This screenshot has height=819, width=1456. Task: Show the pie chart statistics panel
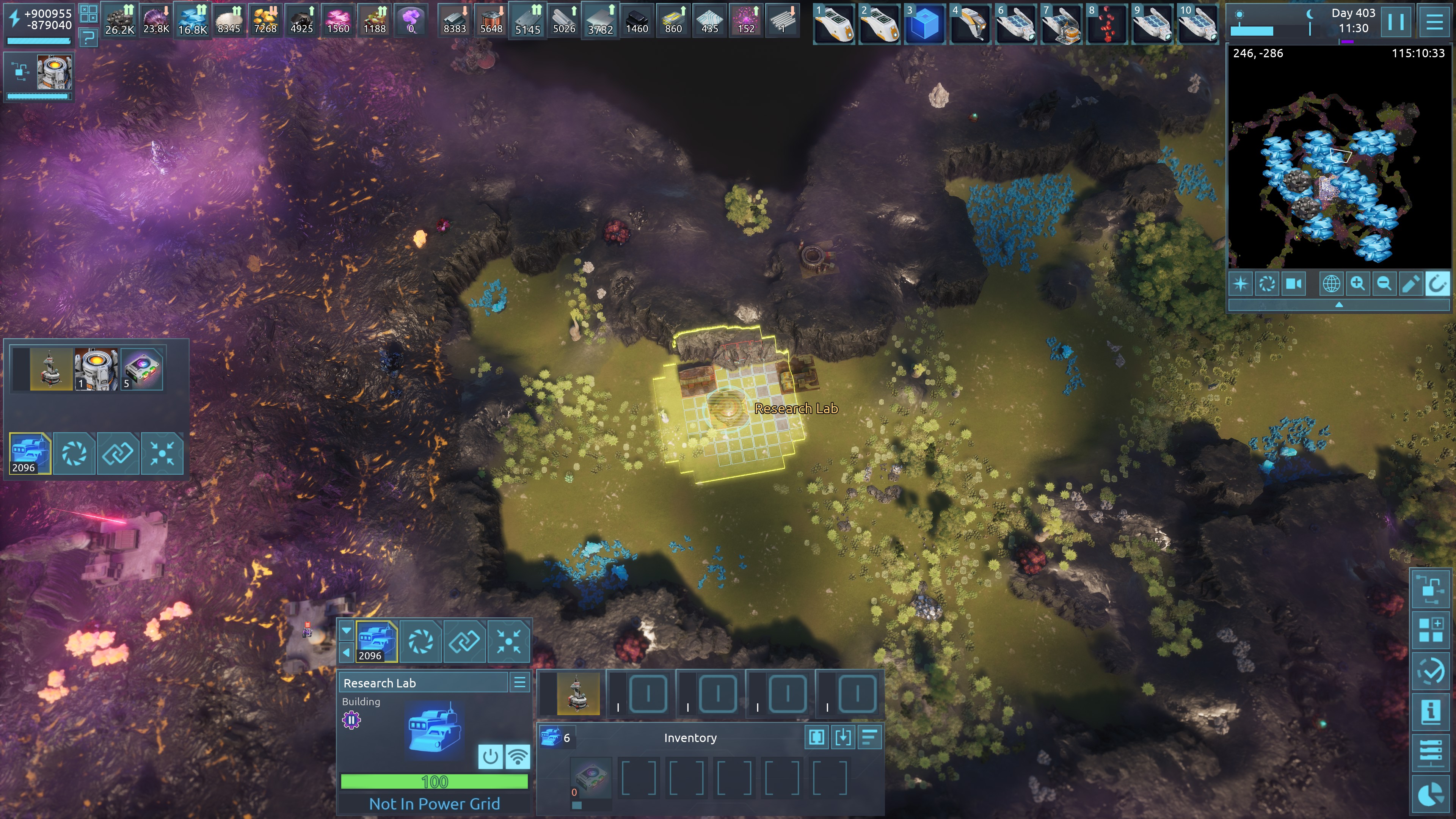[x=1431, y=794]
